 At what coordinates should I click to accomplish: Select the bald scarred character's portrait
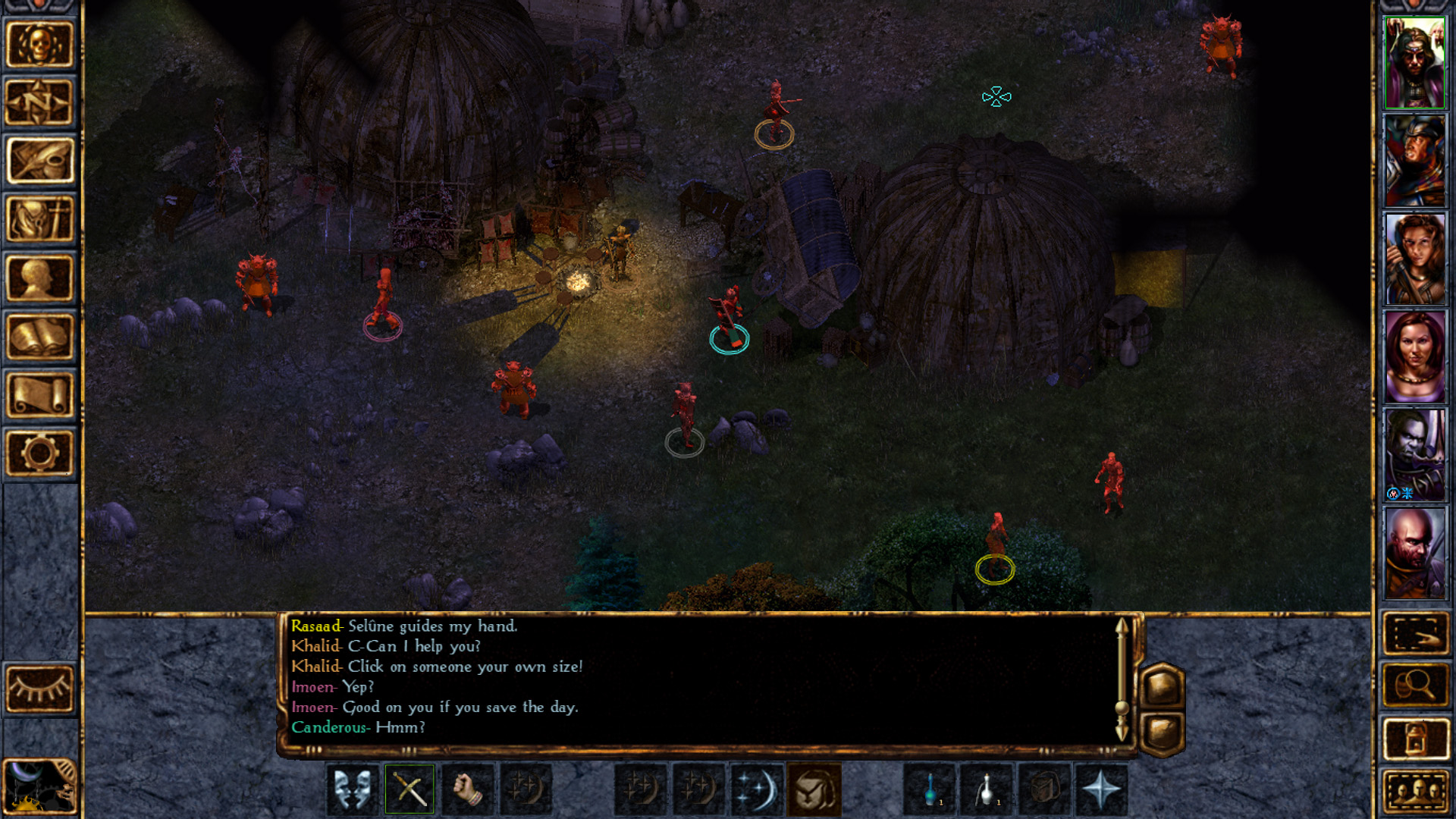(1415, 554)
